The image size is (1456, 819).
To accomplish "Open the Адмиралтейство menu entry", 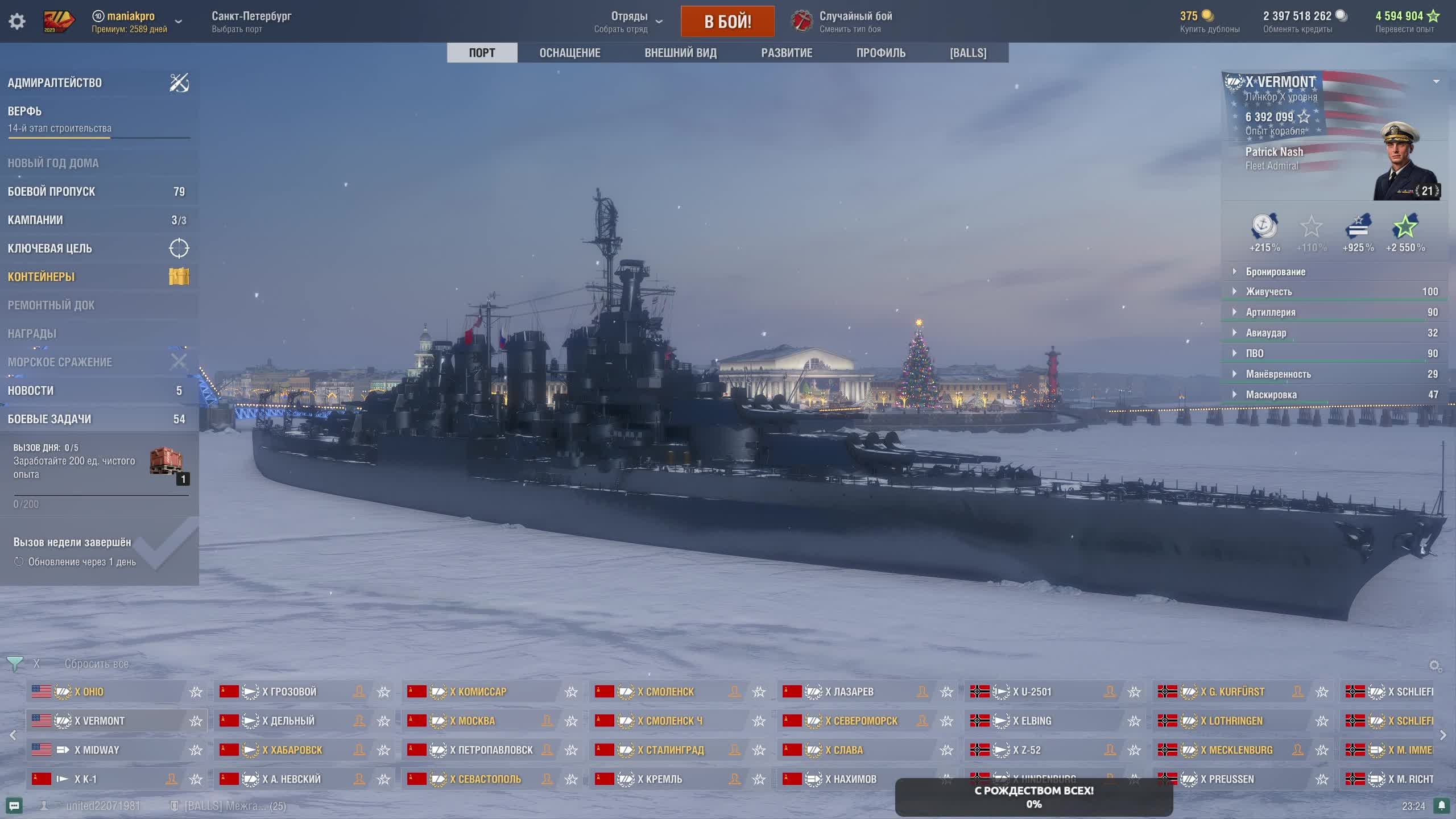I will (x=55, y=83).
